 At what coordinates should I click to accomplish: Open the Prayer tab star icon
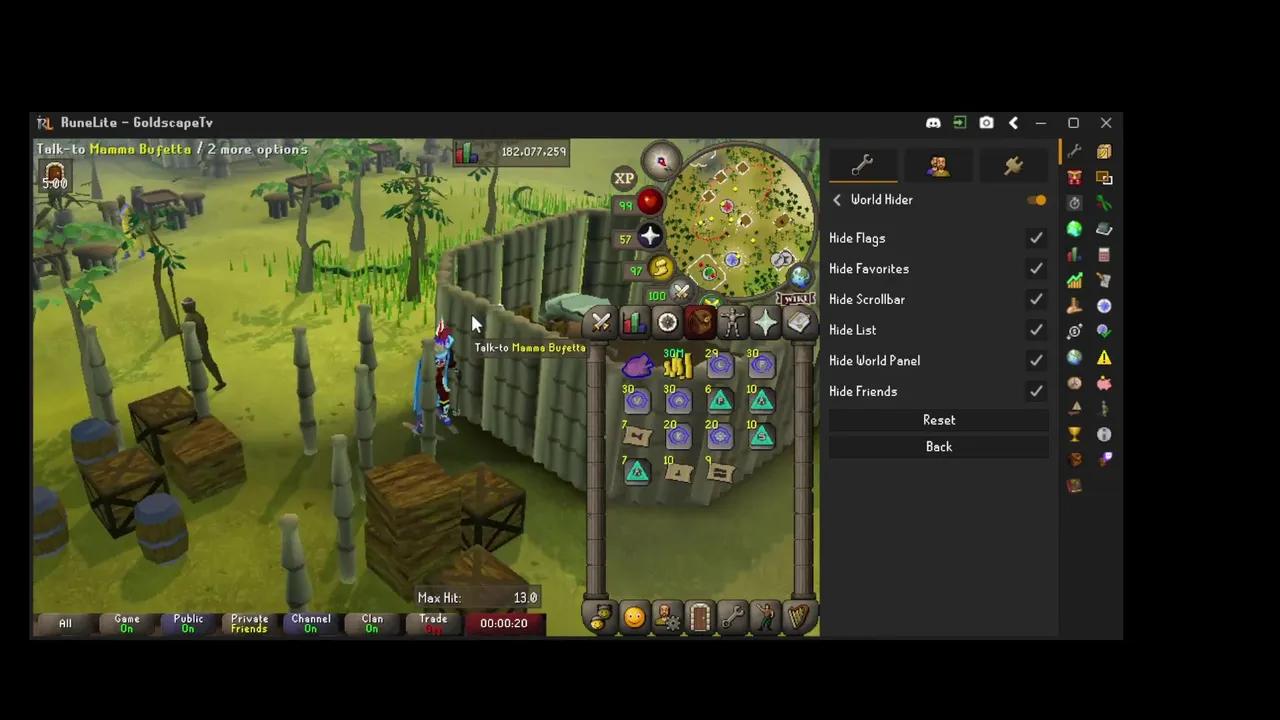pyautogui.click(x=764, y=322)
